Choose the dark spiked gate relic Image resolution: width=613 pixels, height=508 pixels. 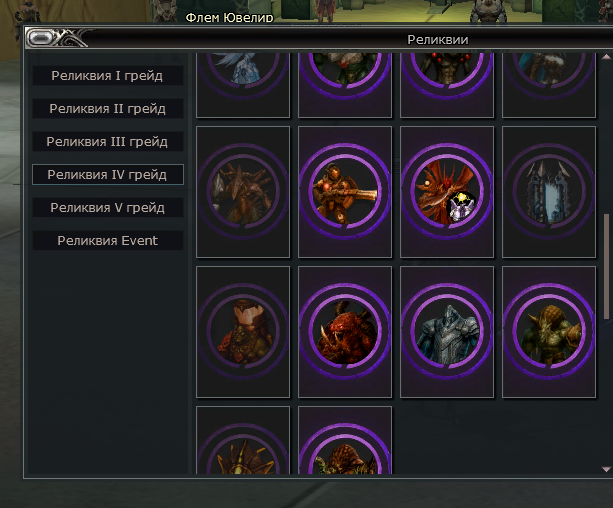tap(549, 192)
